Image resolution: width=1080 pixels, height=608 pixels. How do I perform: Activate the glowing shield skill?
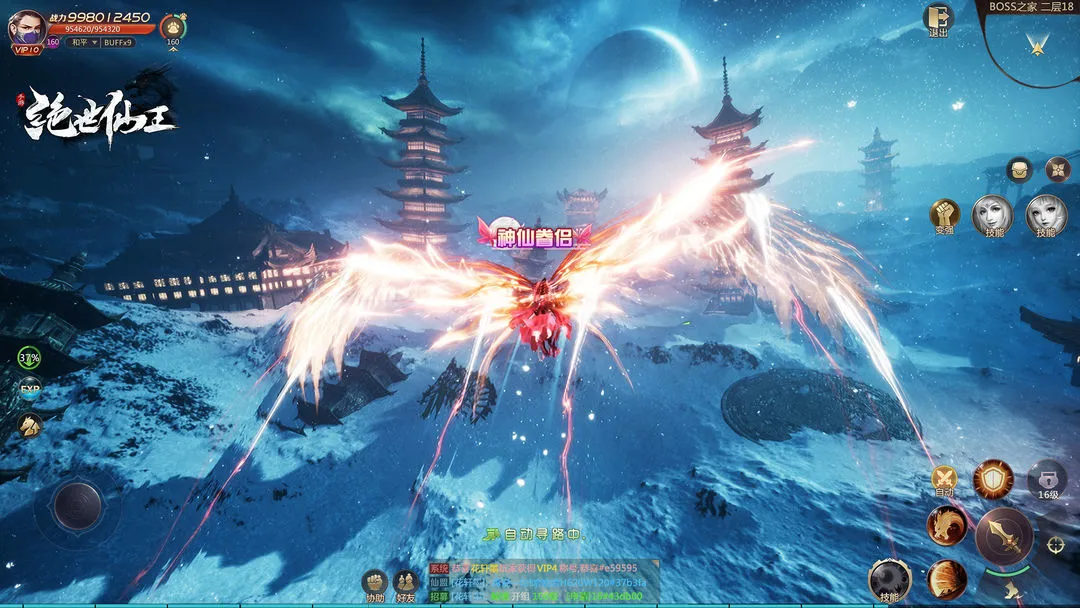click(x=993, y=480)
